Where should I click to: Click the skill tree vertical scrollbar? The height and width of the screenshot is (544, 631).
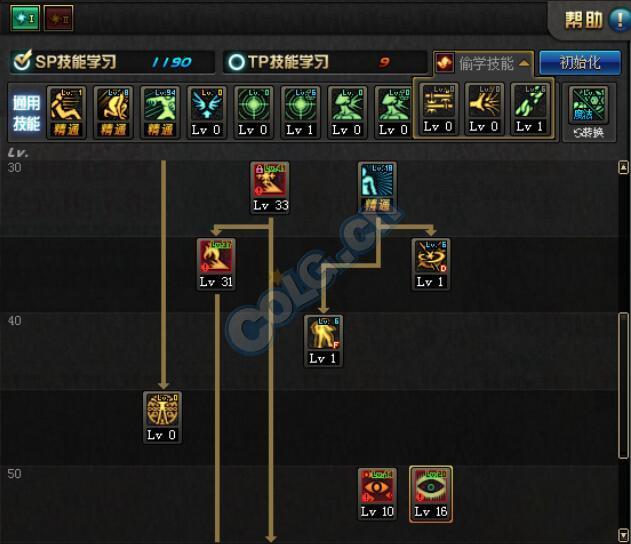pyautogui.click(x=624, y=370)
